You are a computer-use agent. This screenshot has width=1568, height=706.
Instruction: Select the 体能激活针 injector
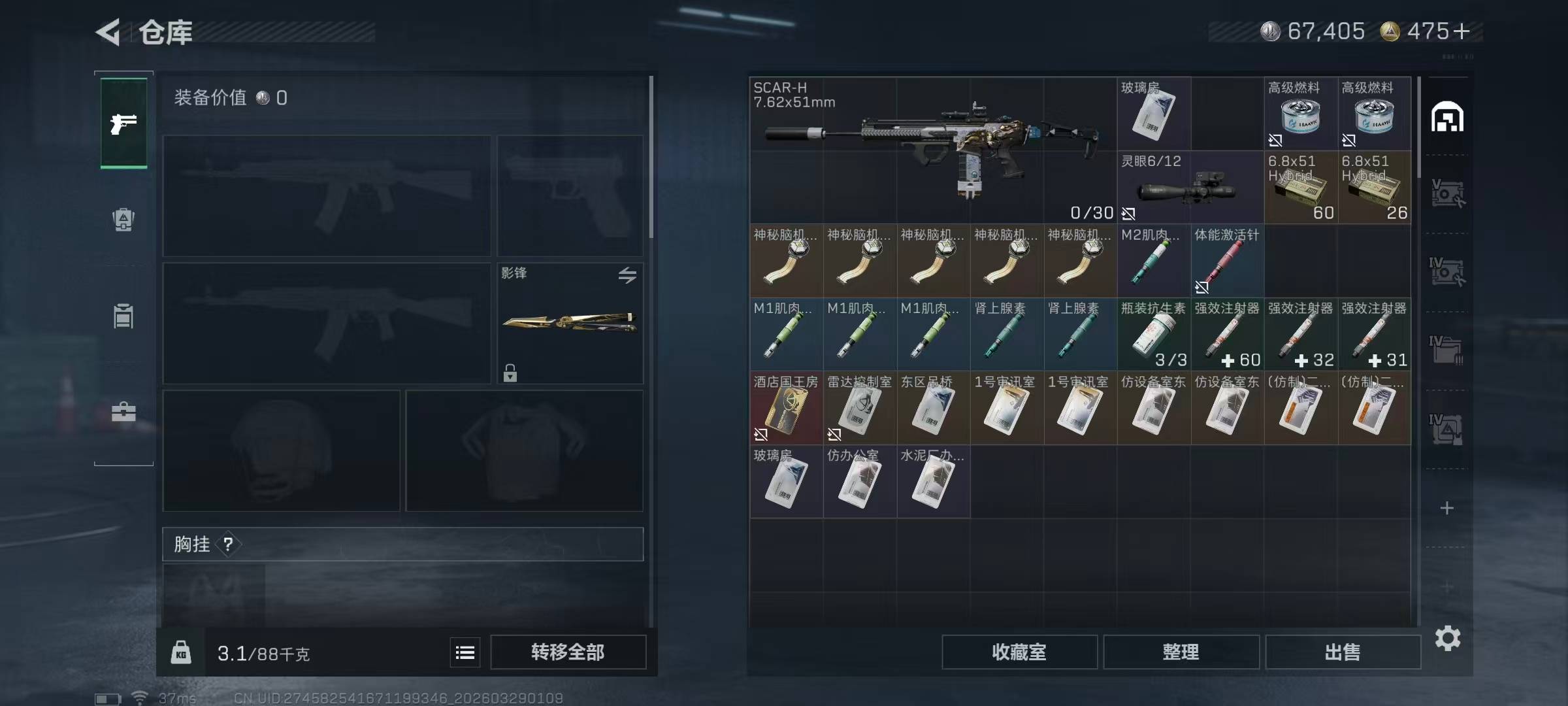point(1226,261)
